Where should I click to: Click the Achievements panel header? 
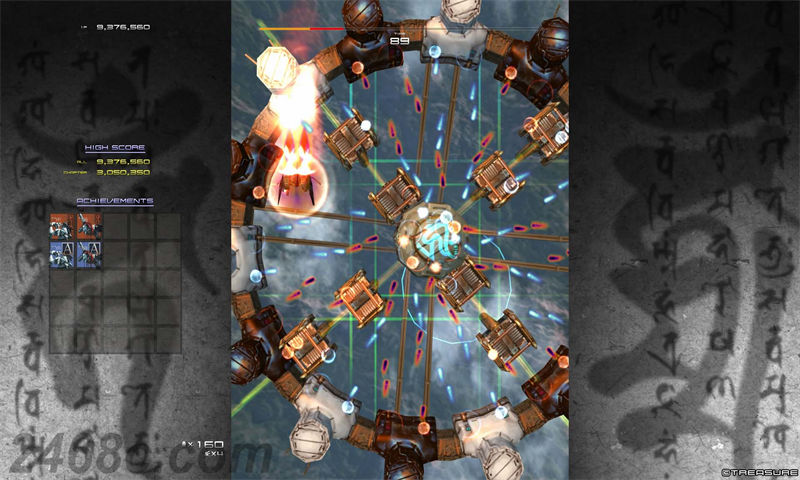pyautogui.click(x=115, y=201)
